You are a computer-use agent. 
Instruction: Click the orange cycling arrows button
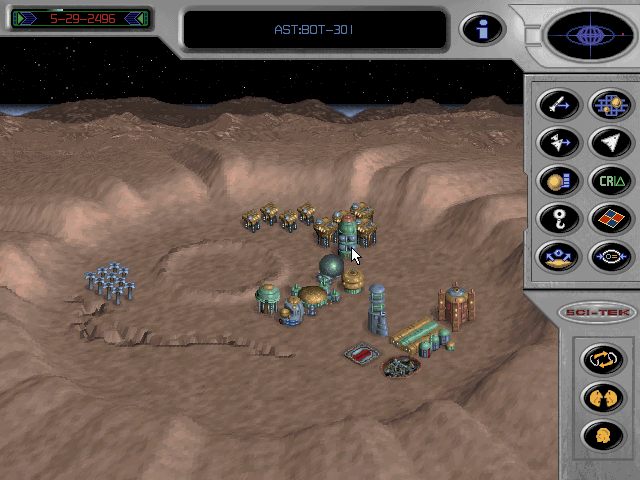pos(597,358)
